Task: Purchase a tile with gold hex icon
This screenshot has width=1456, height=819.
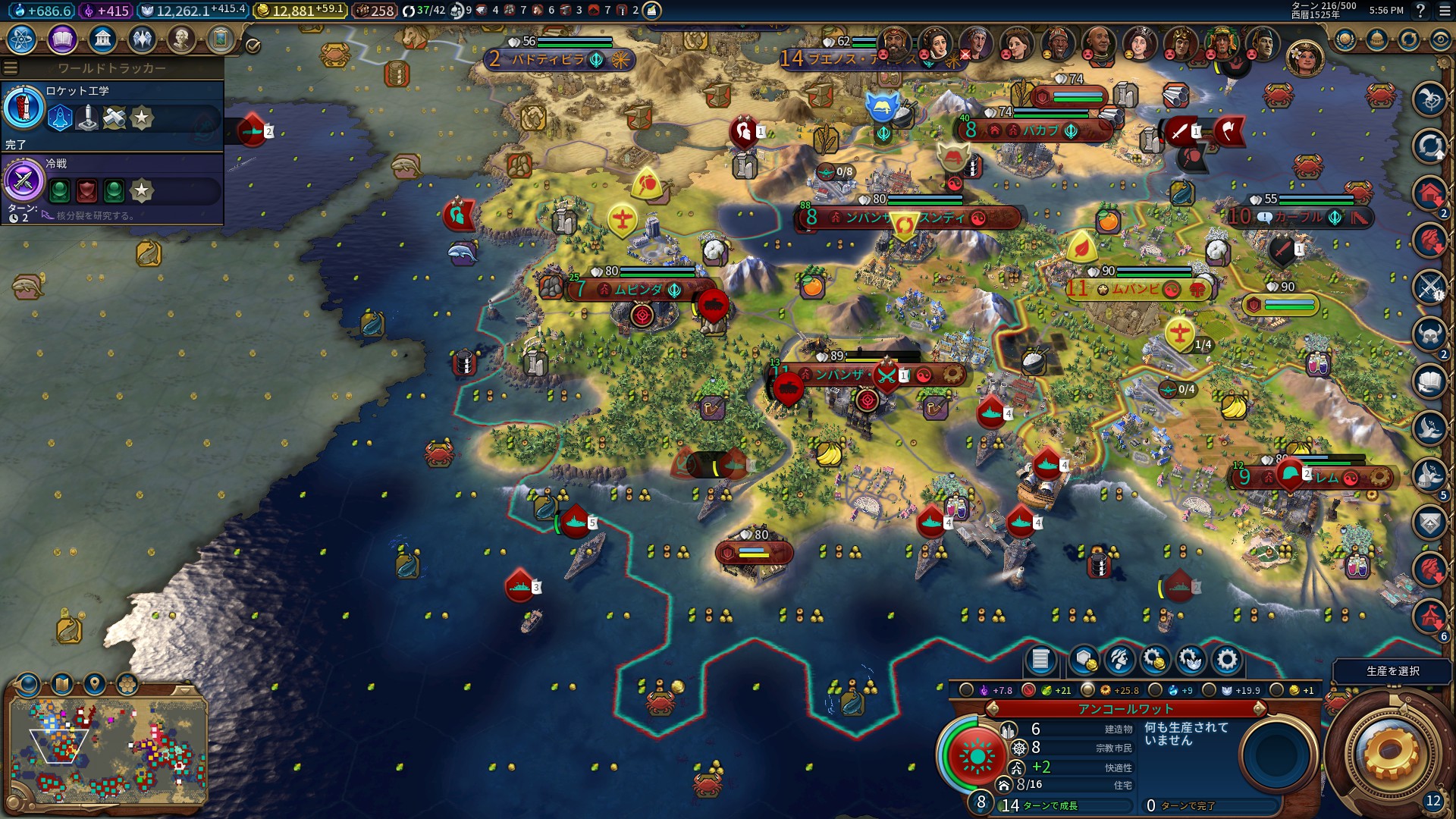Action: click(1084, 661)
